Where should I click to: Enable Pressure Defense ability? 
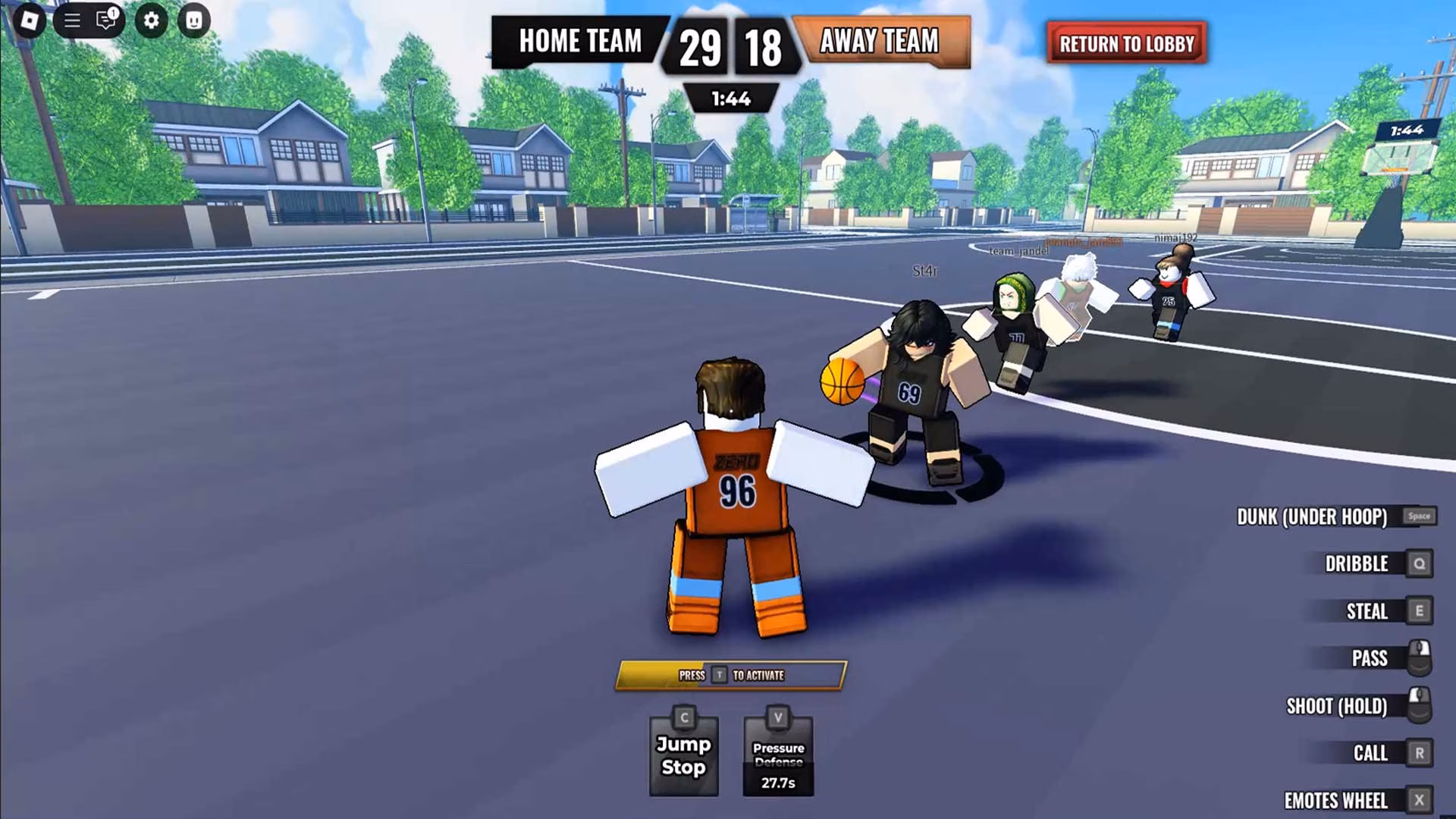point(778,751)
